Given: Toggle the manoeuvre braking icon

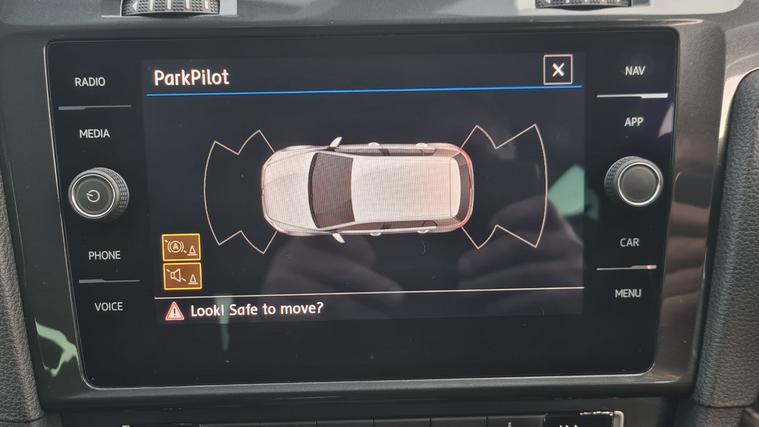Looking at the screenshot, I should pos(182,247).
